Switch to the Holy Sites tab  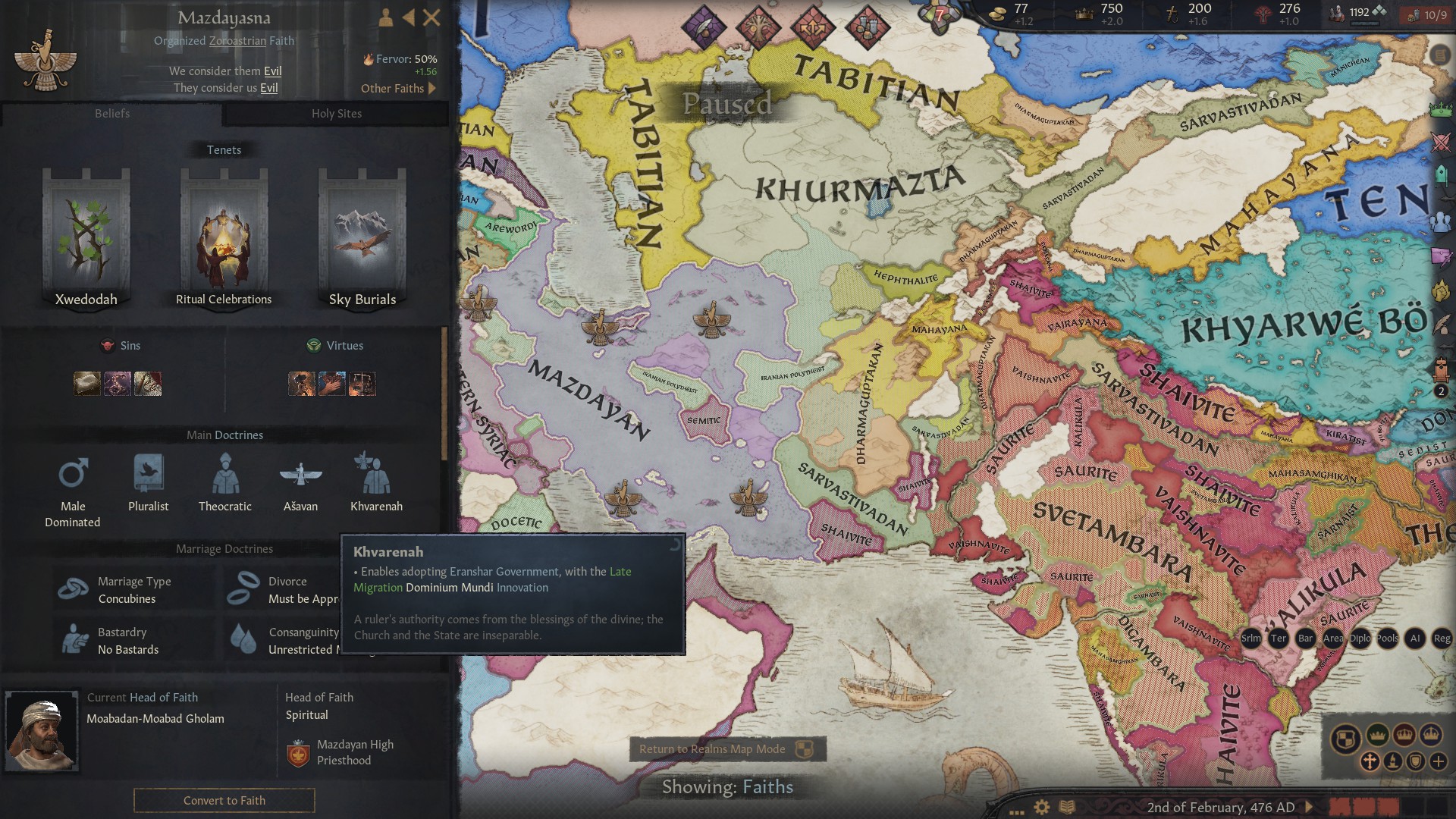click(336, 114)
